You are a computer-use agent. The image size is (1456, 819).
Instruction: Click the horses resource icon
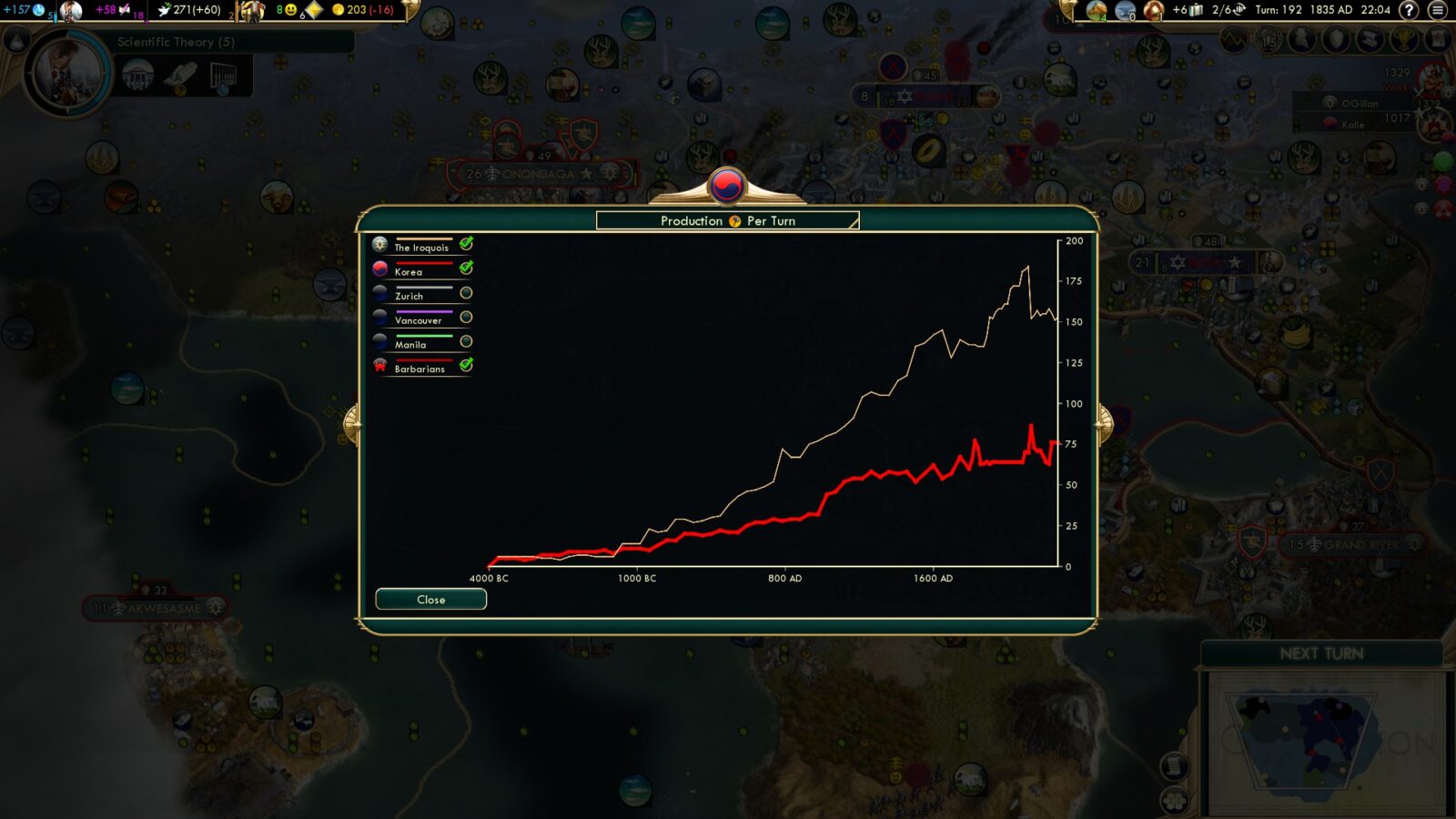(1096, 11)
